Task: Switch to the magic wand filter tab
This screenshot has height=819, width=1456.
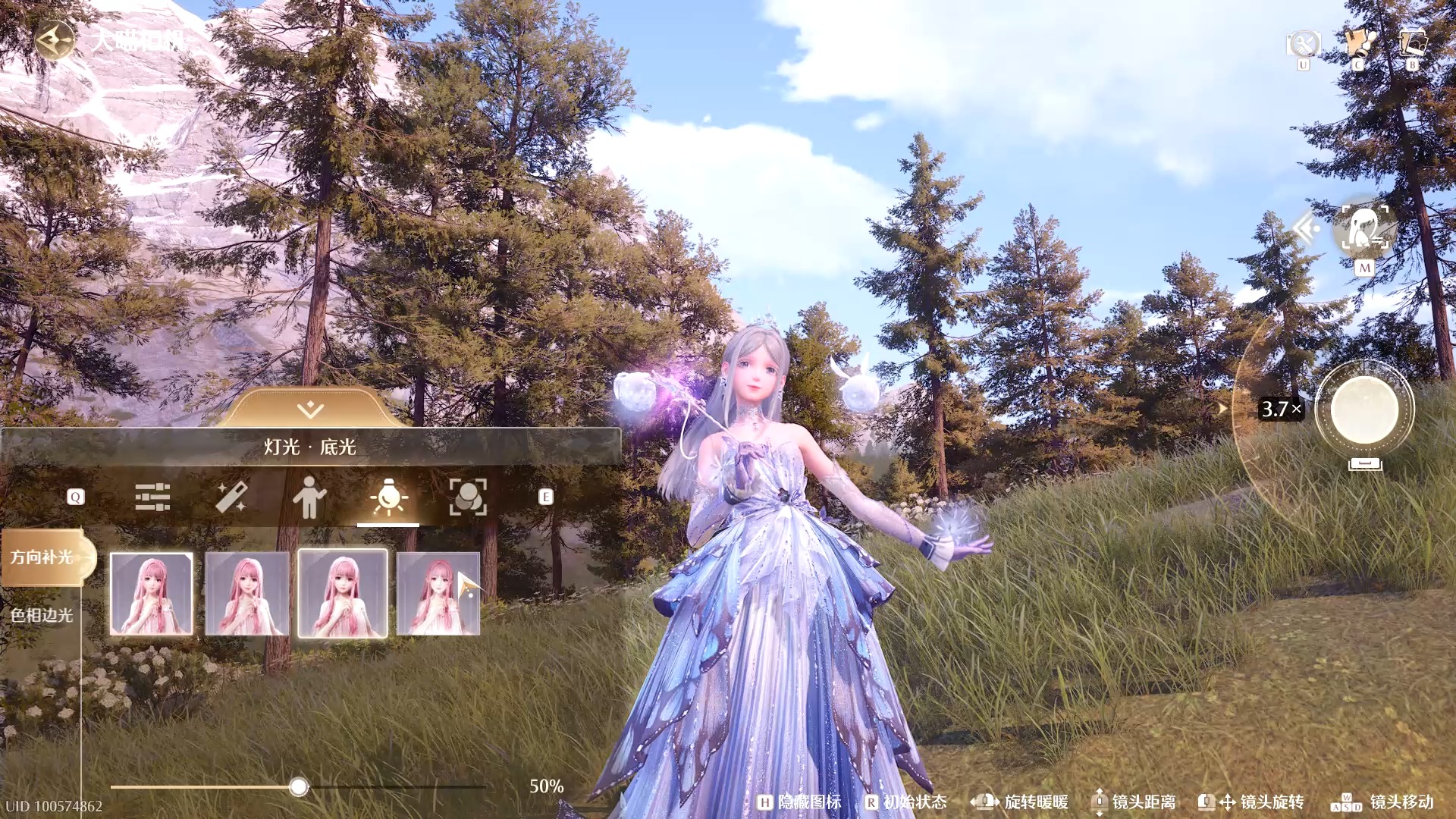Action: (231, 497)
